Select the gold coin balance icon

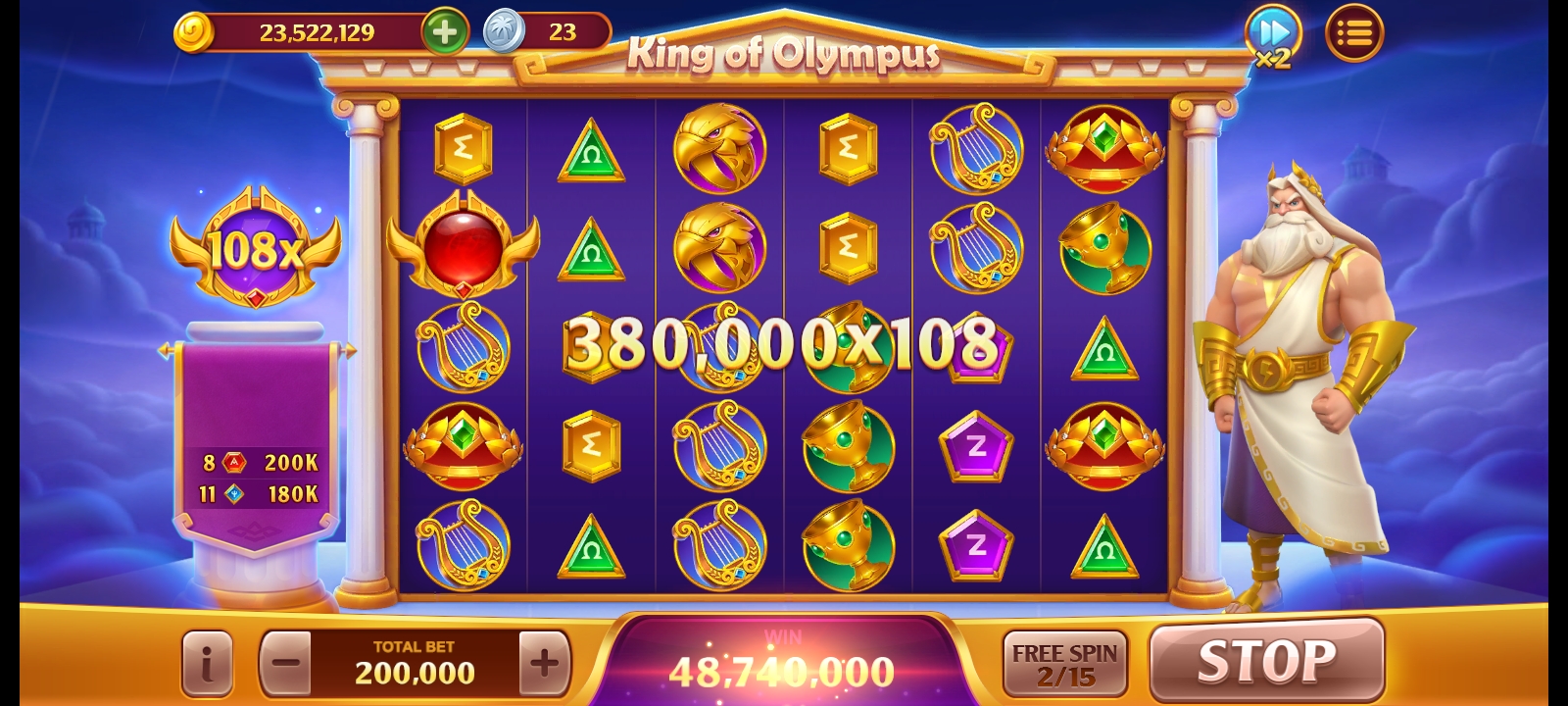(194, 31)
